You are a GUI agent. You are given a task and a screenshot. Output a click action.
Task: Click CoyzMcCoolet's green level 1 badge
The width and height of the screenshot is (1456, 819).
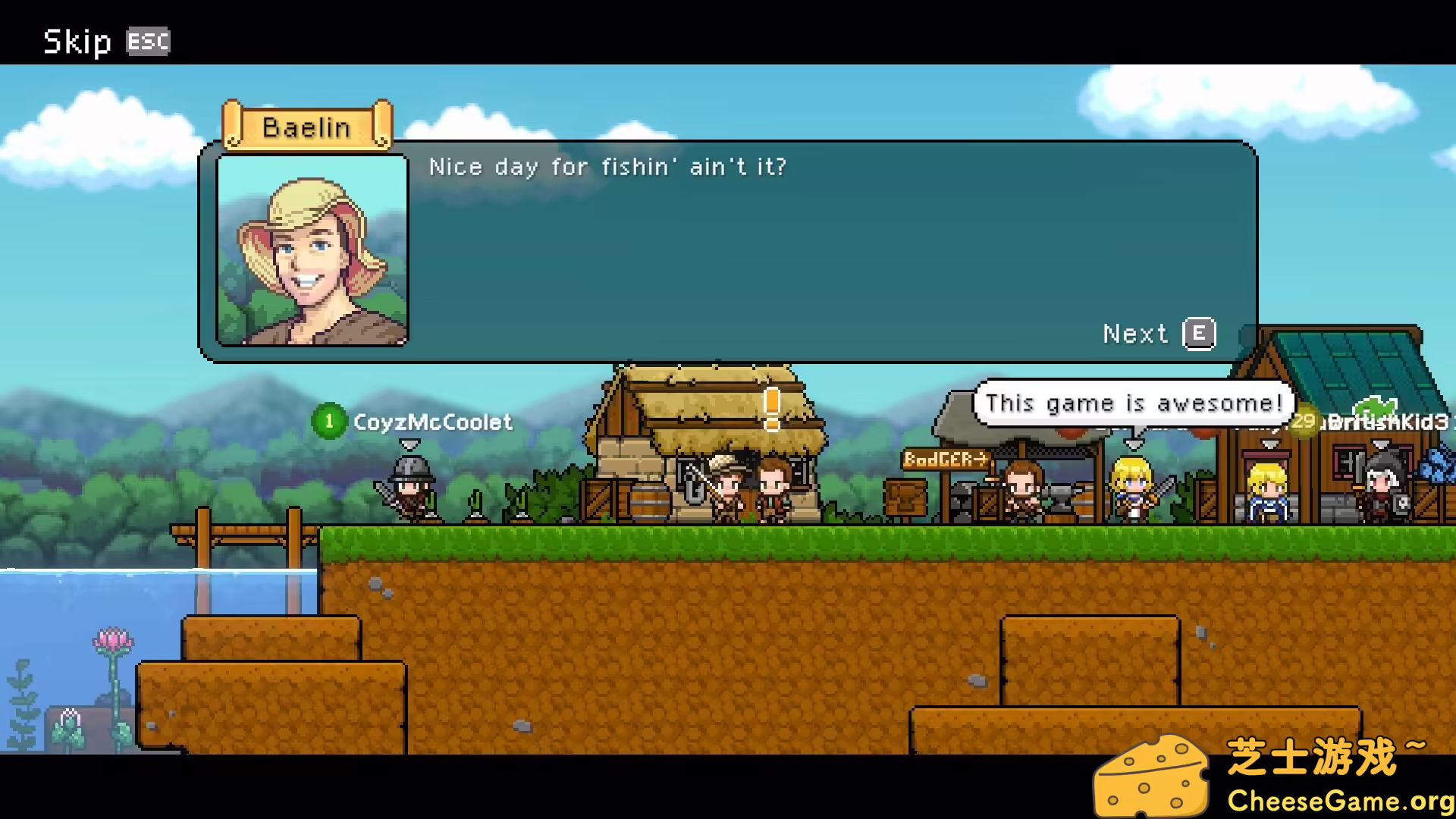tap(328, 422)
